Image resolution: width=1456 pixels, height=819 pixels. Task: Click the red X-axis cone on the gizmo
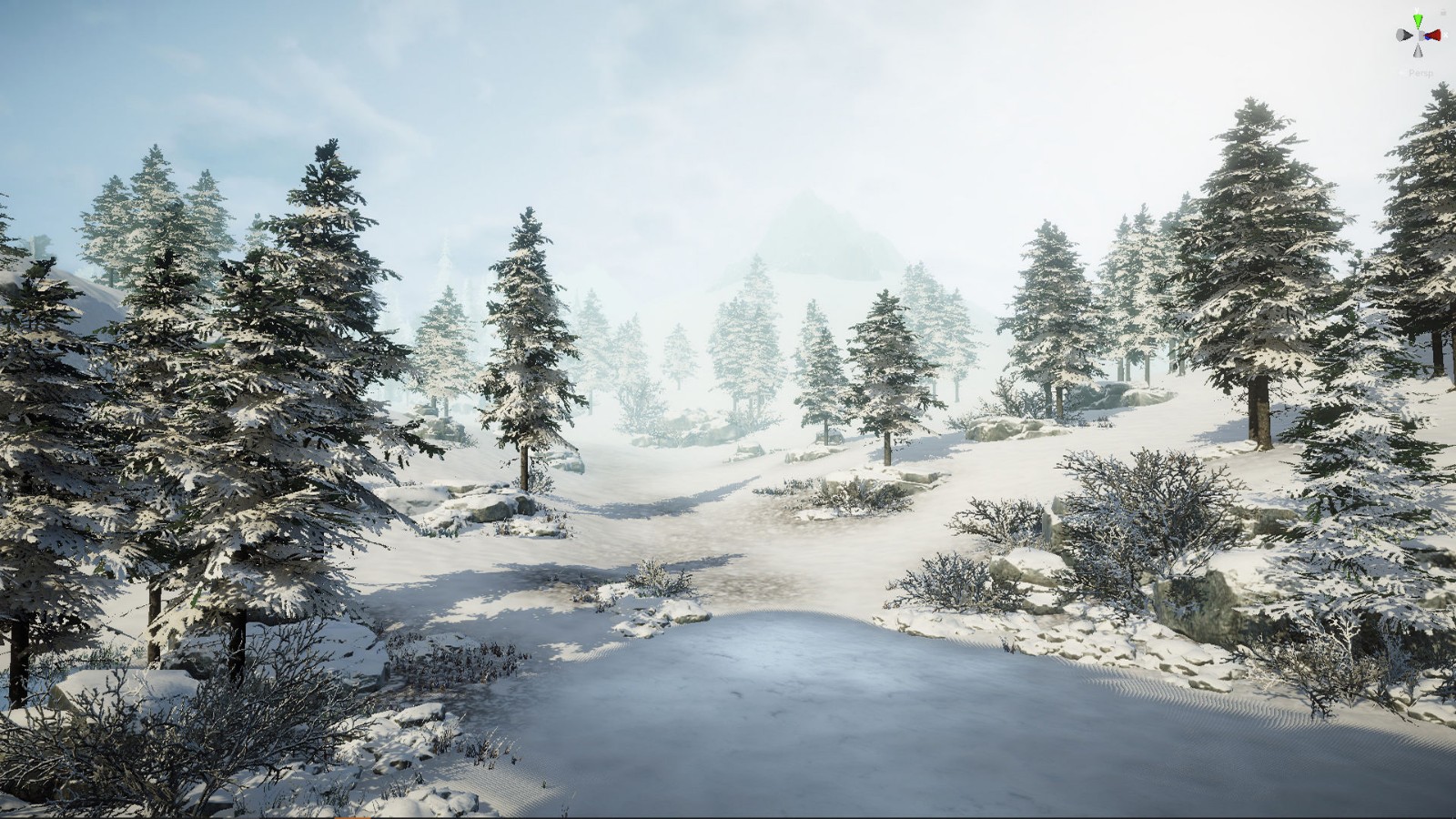point(1433,35)
